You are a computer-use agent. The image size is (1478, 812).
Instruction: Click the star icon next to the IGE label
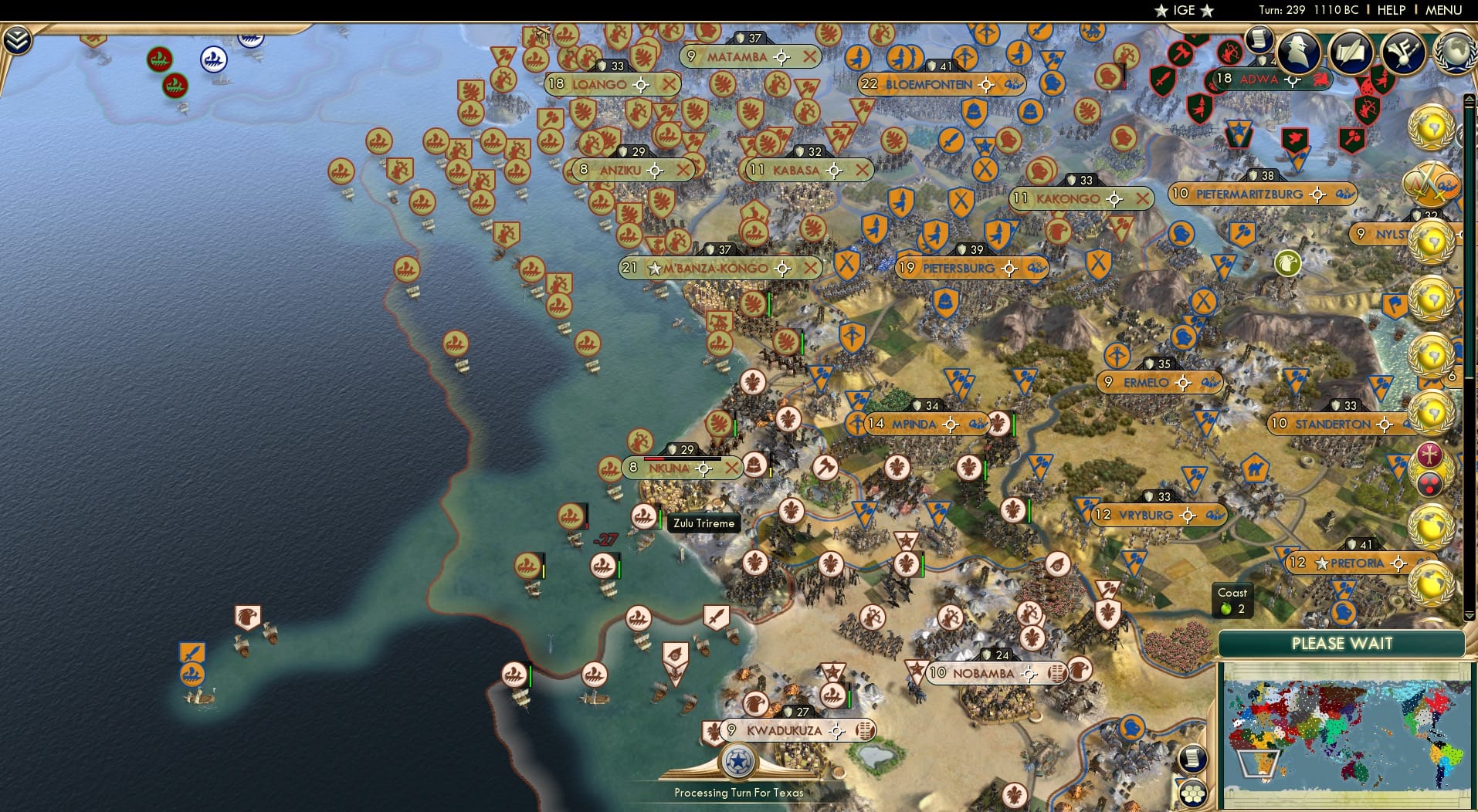coord(1161,11)
